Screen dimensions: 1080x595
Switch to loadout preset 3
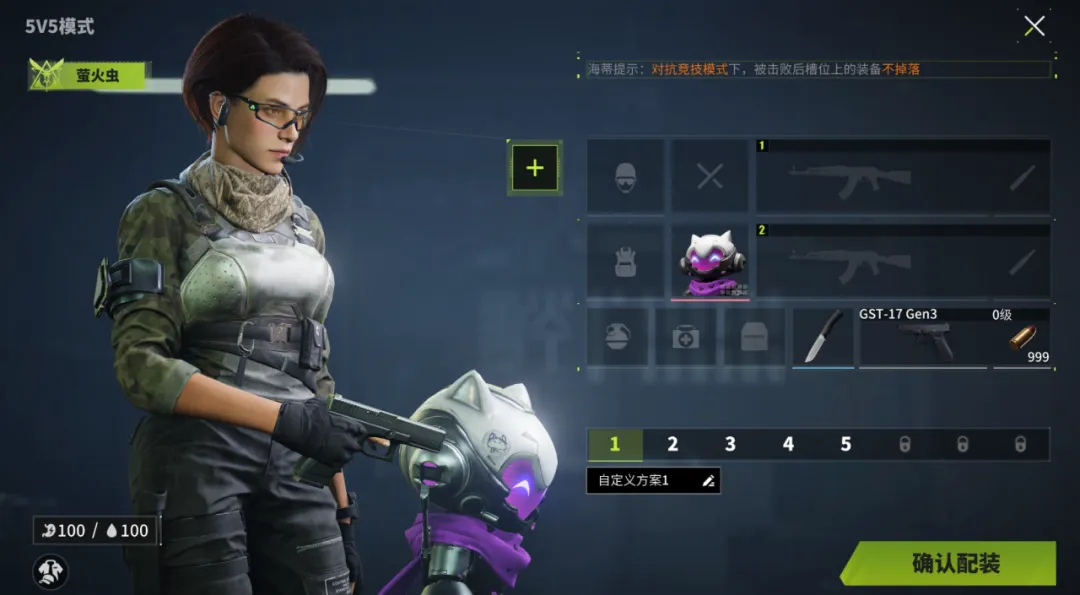730,444
